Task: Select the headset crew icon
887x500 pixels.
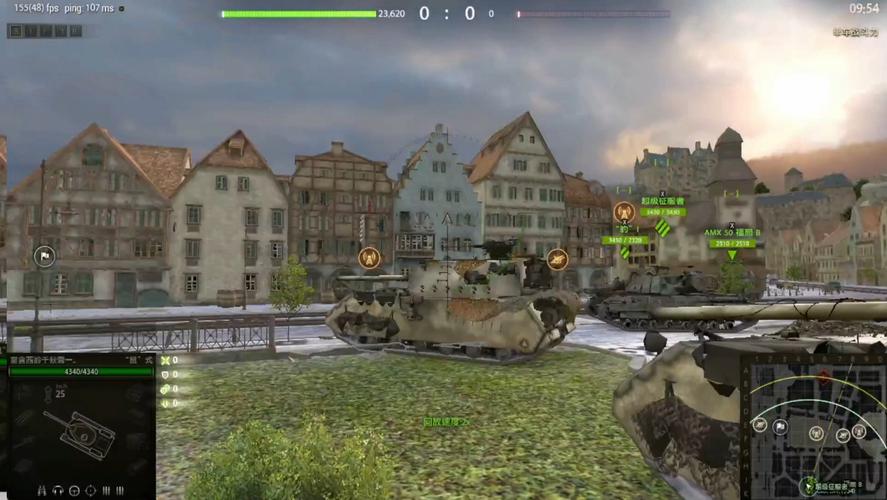Action: pos(58,490)
